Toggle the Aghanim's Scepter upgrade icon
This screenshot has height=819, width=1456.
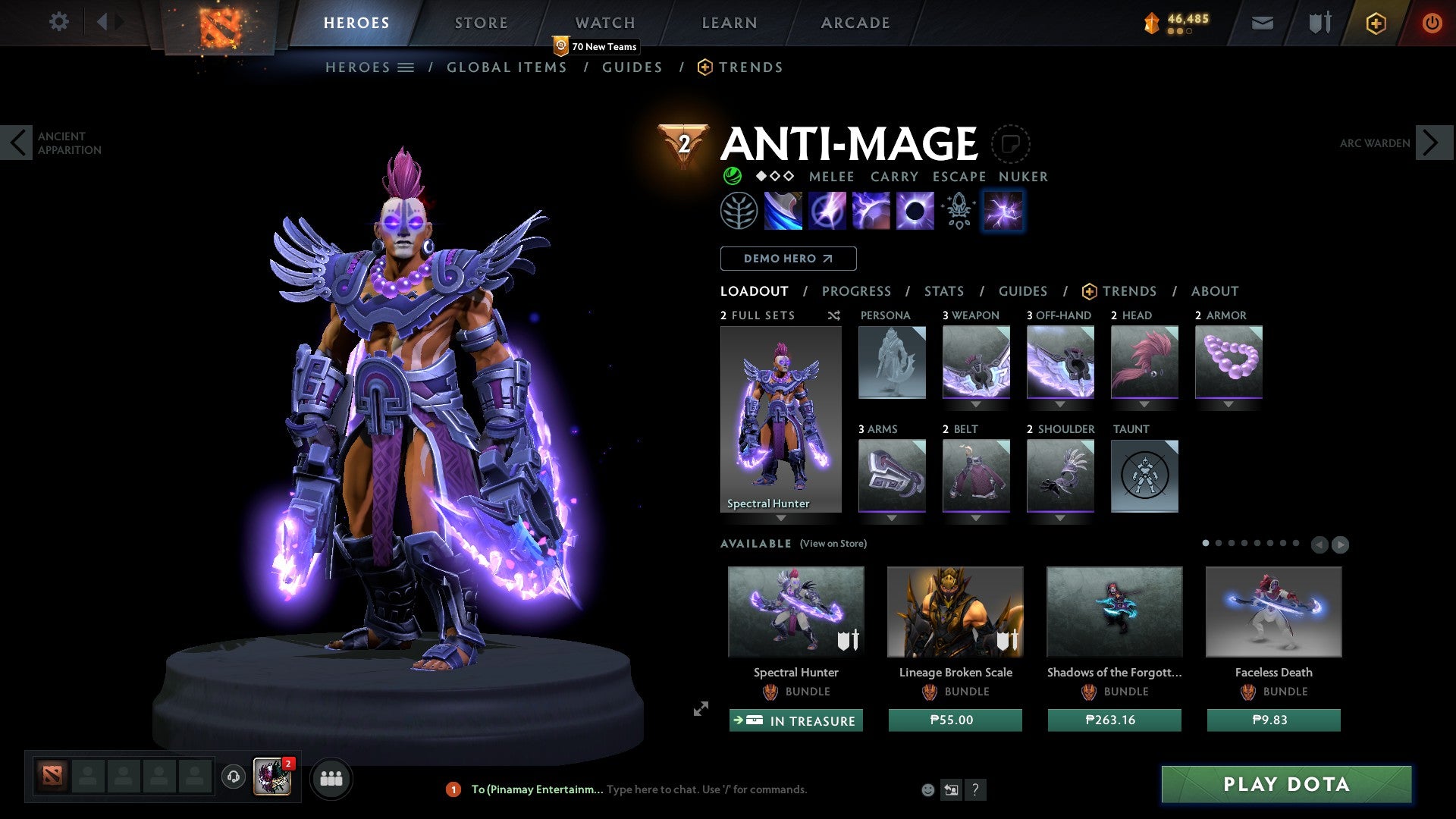(957, 211)
